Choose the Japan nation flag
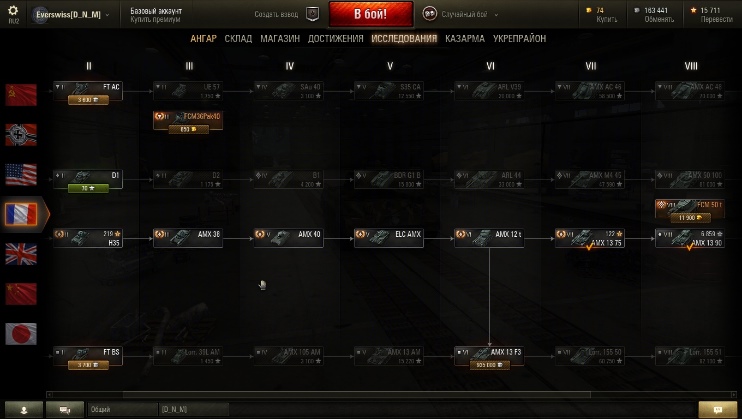 click(x=21, y=332)
